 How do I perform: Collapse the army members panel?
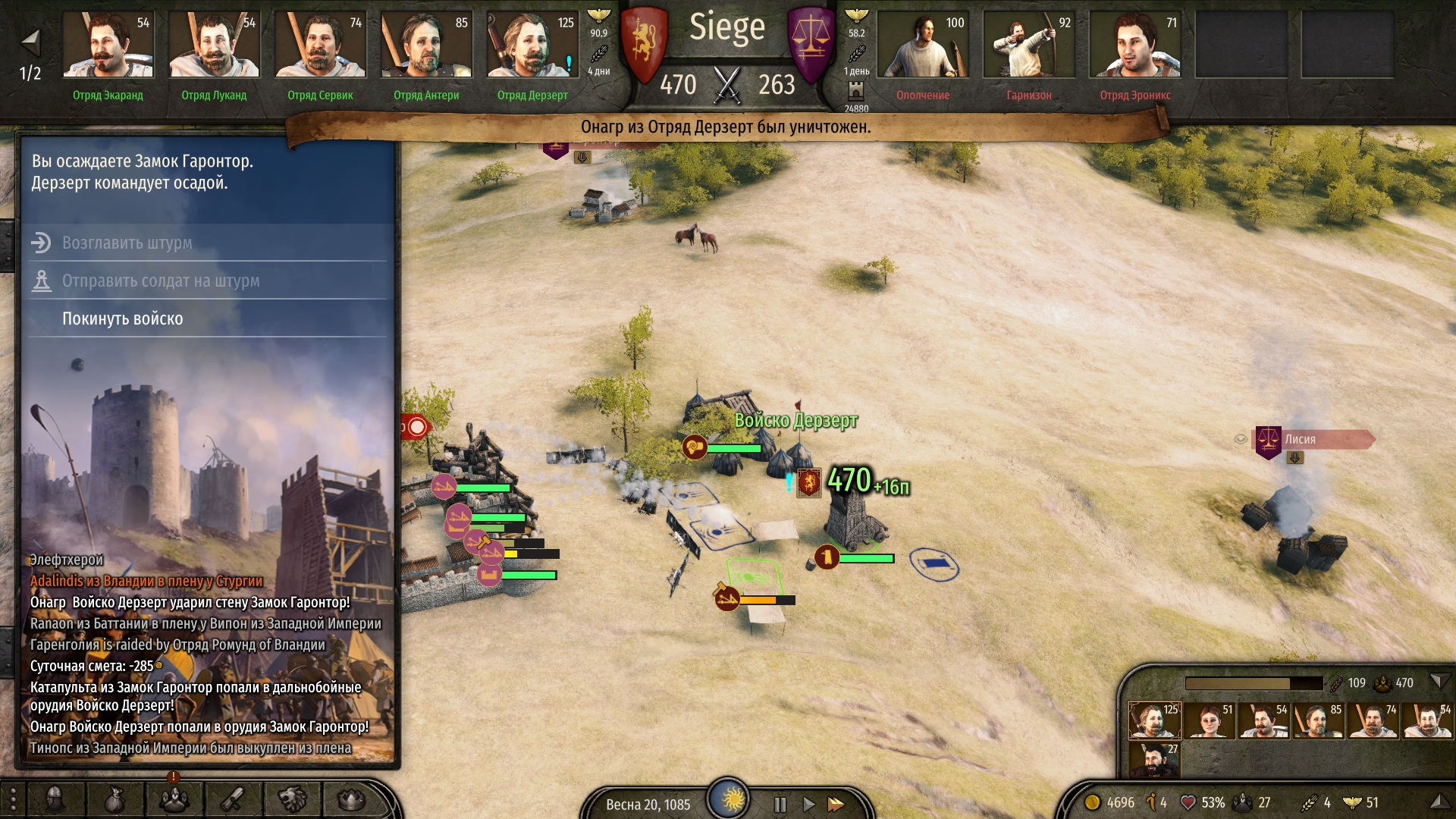tap(1439, 682)
